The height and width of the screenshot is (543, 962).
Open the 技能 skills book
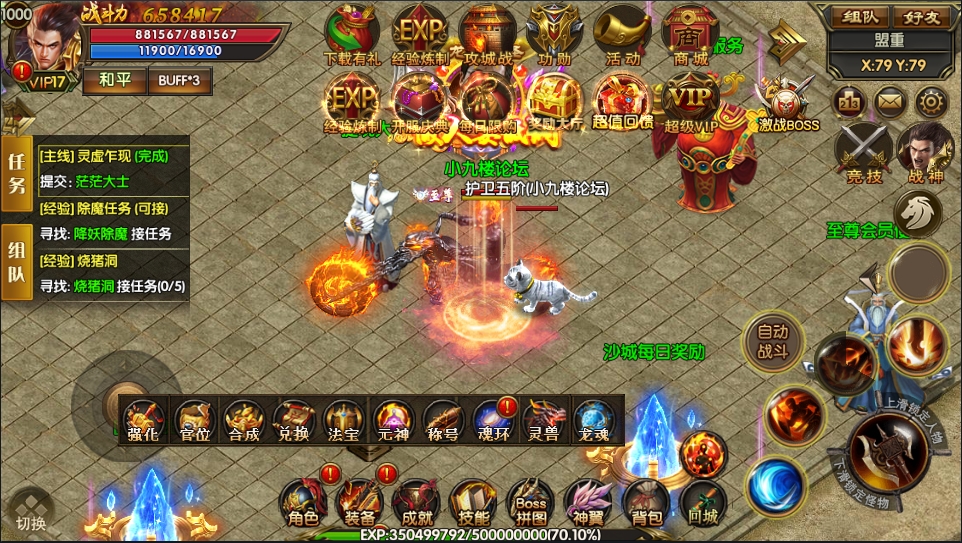click(473, 504)
